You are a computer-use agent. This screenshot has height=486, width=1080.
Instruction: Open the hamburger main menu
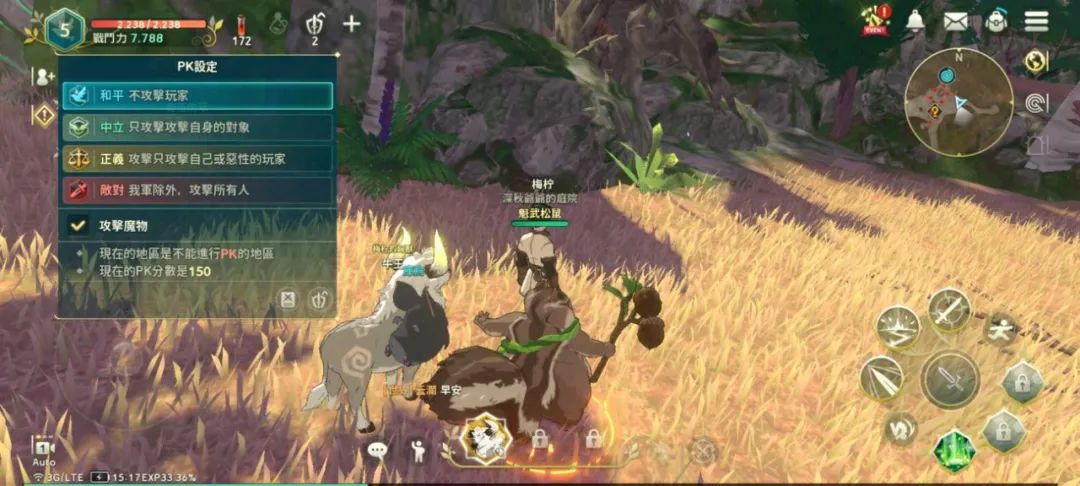[x=1036, y=20]
